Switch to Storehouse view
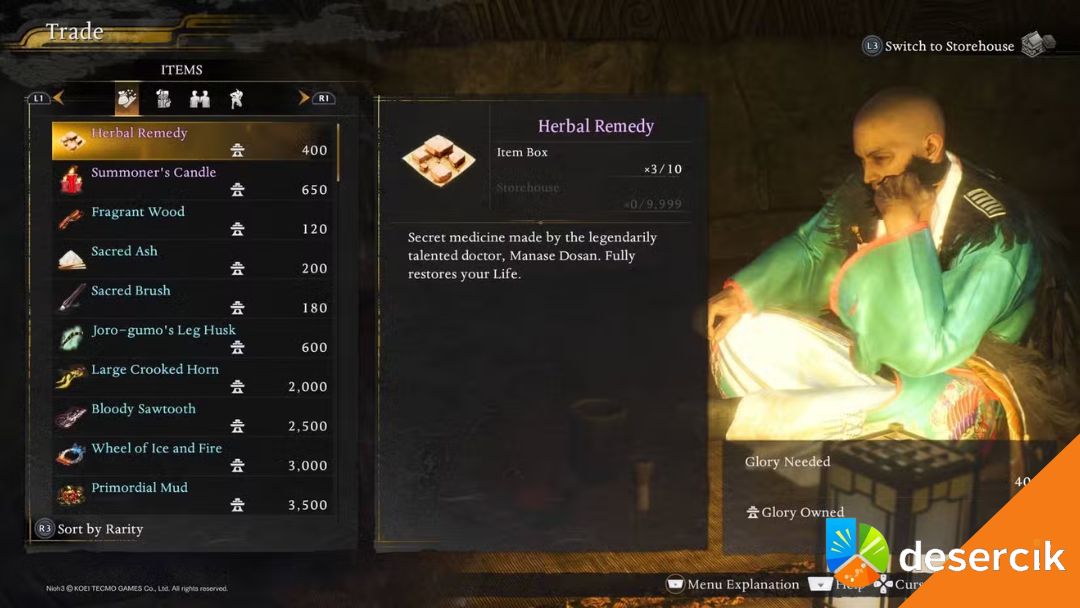This screenshot has height=608, width=1080. tap(948, 46)
